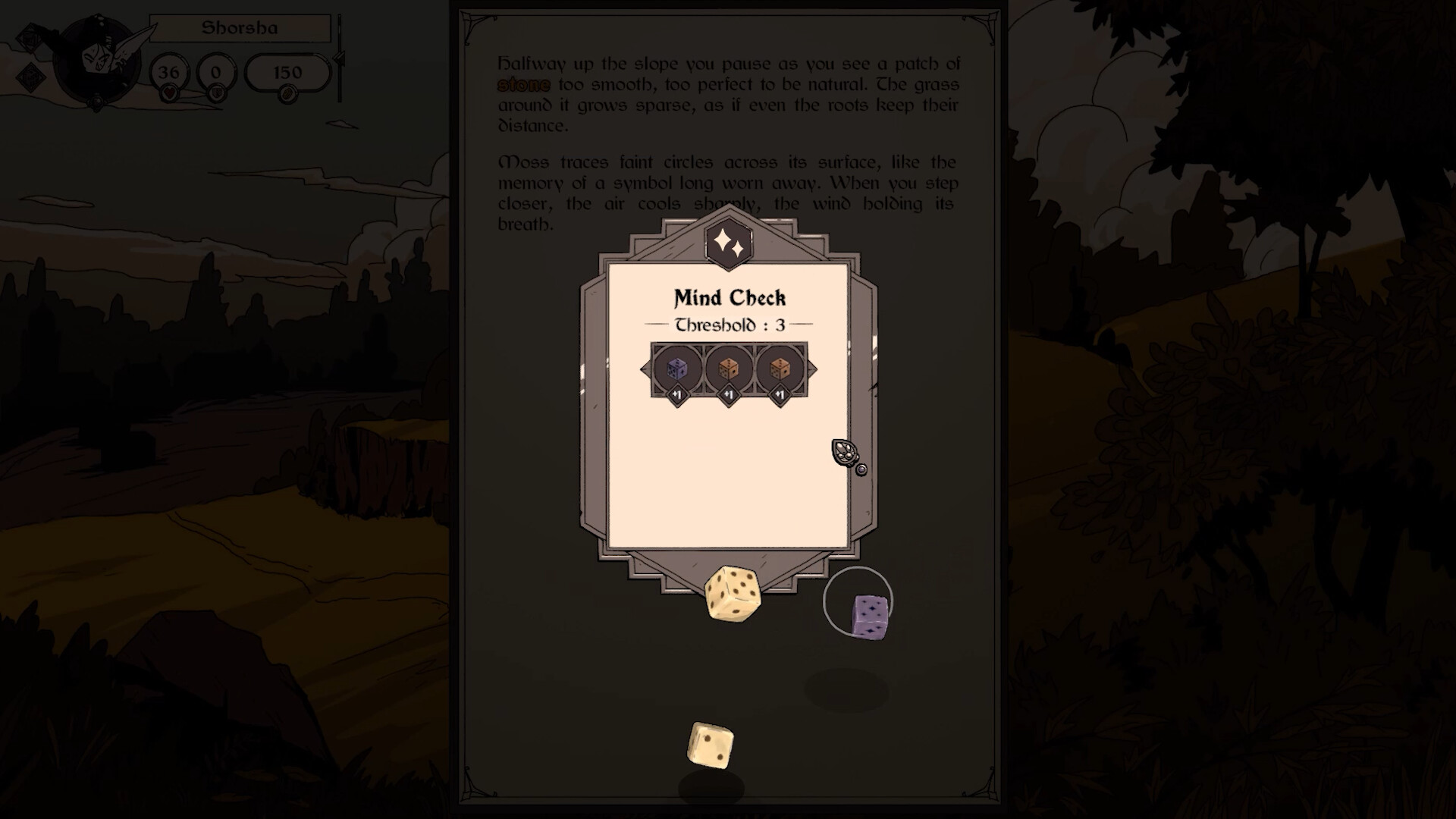
Task: Click the highlighted word stone in the story text
Action: [x=523, y=85]
